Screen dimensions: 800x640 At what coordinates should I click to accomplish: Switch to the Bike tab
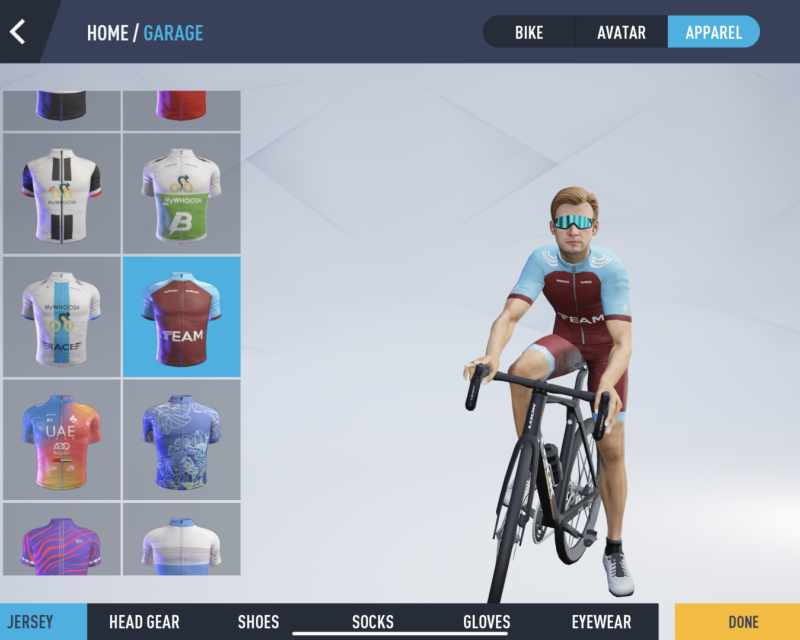coord(529,32)
